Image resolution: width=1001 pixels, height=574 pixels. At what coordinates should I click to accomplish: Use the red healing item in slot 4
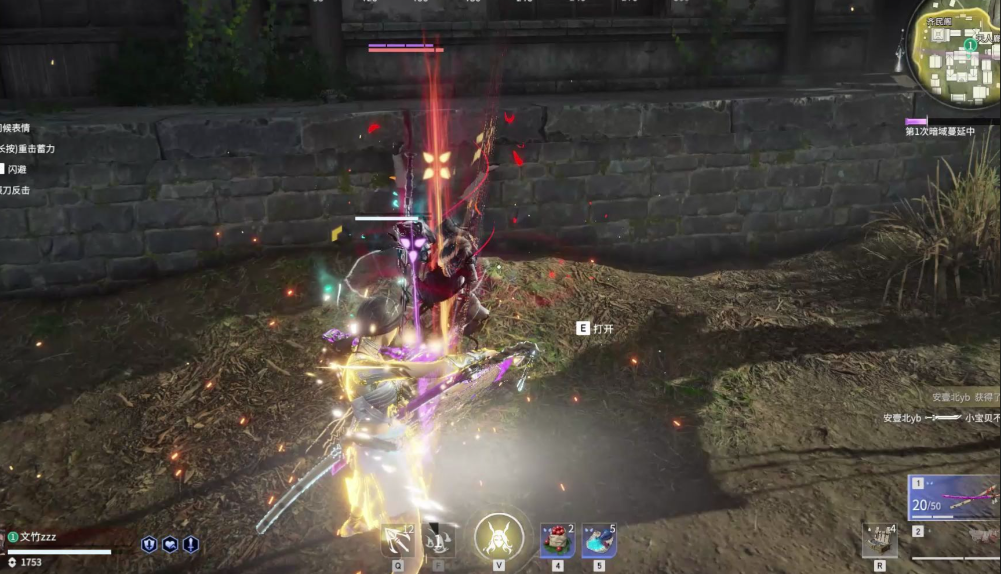[x=557, y=541]
